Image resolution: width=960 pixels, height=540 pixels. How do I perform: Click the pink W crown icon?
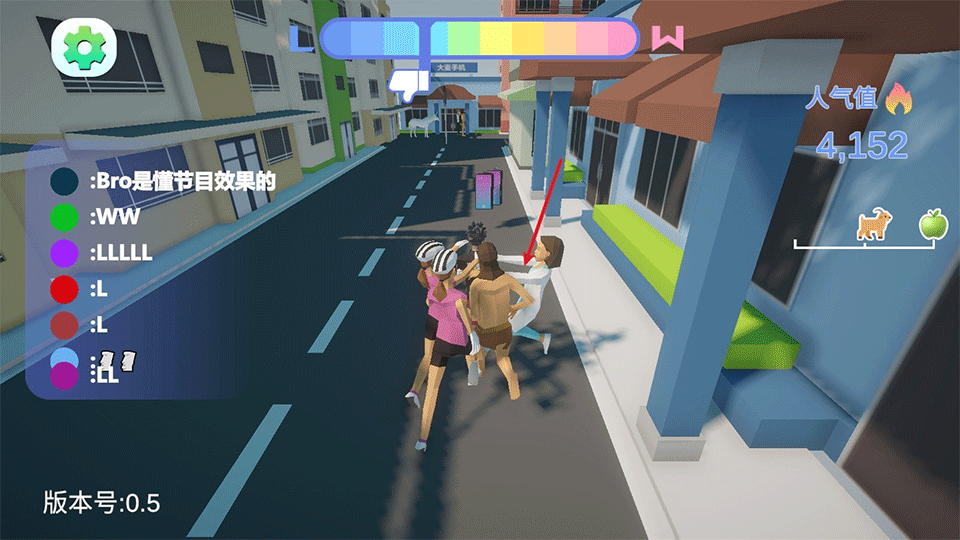pyautogui.click(x=667, y=39)
